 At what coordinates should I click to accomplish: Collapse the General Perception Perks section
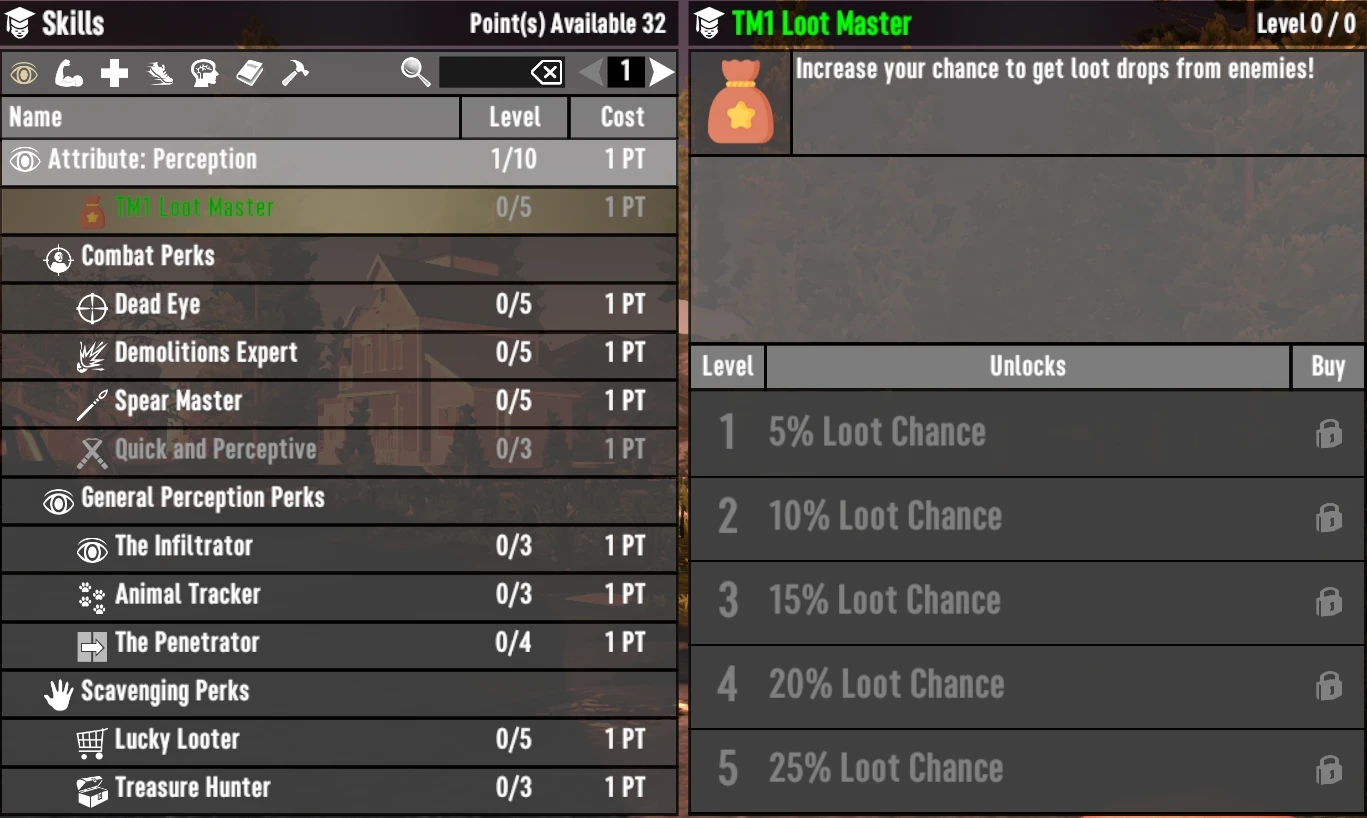[200, 499]
